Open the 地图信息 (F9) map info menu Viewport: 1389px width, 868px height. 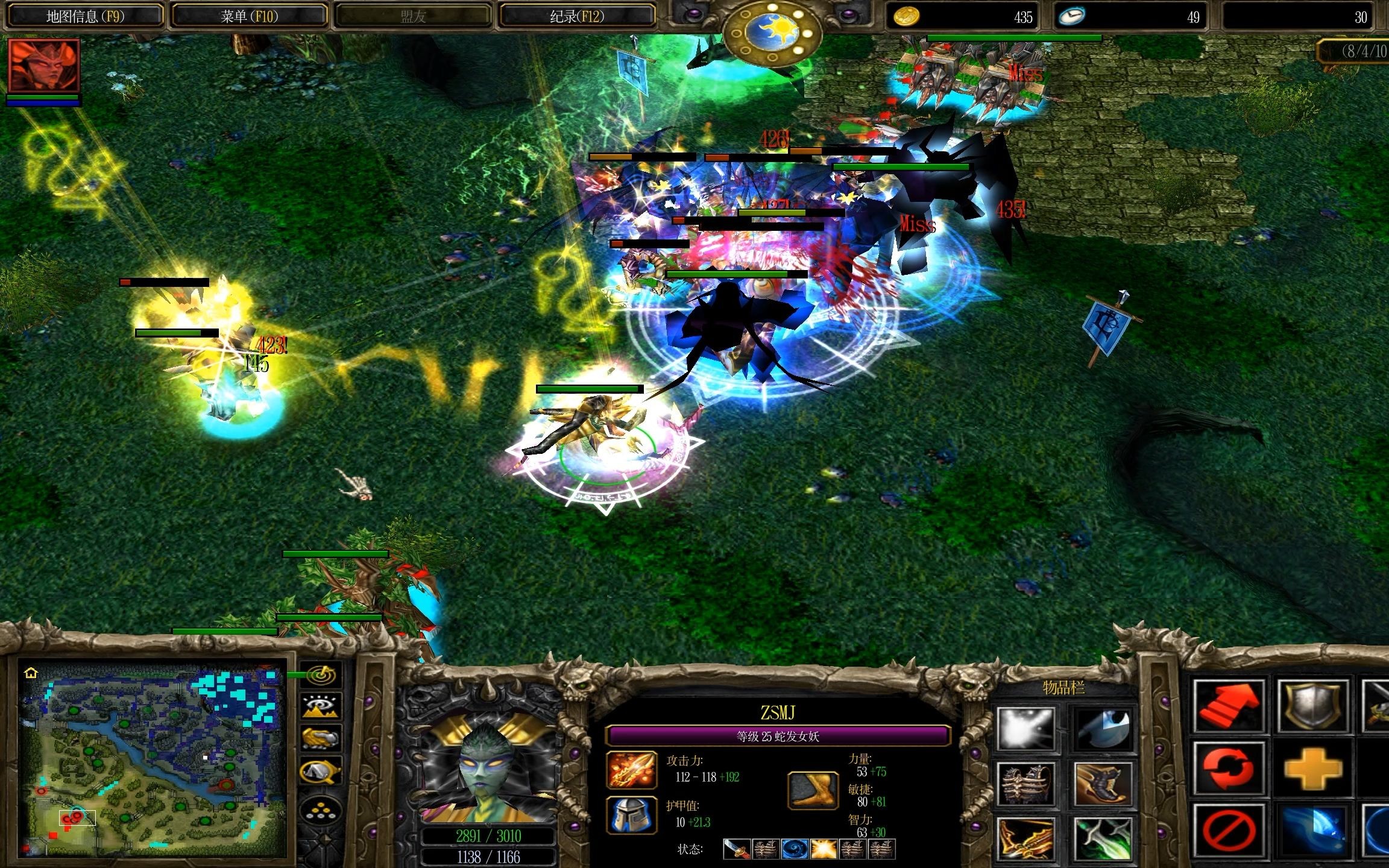84,16
